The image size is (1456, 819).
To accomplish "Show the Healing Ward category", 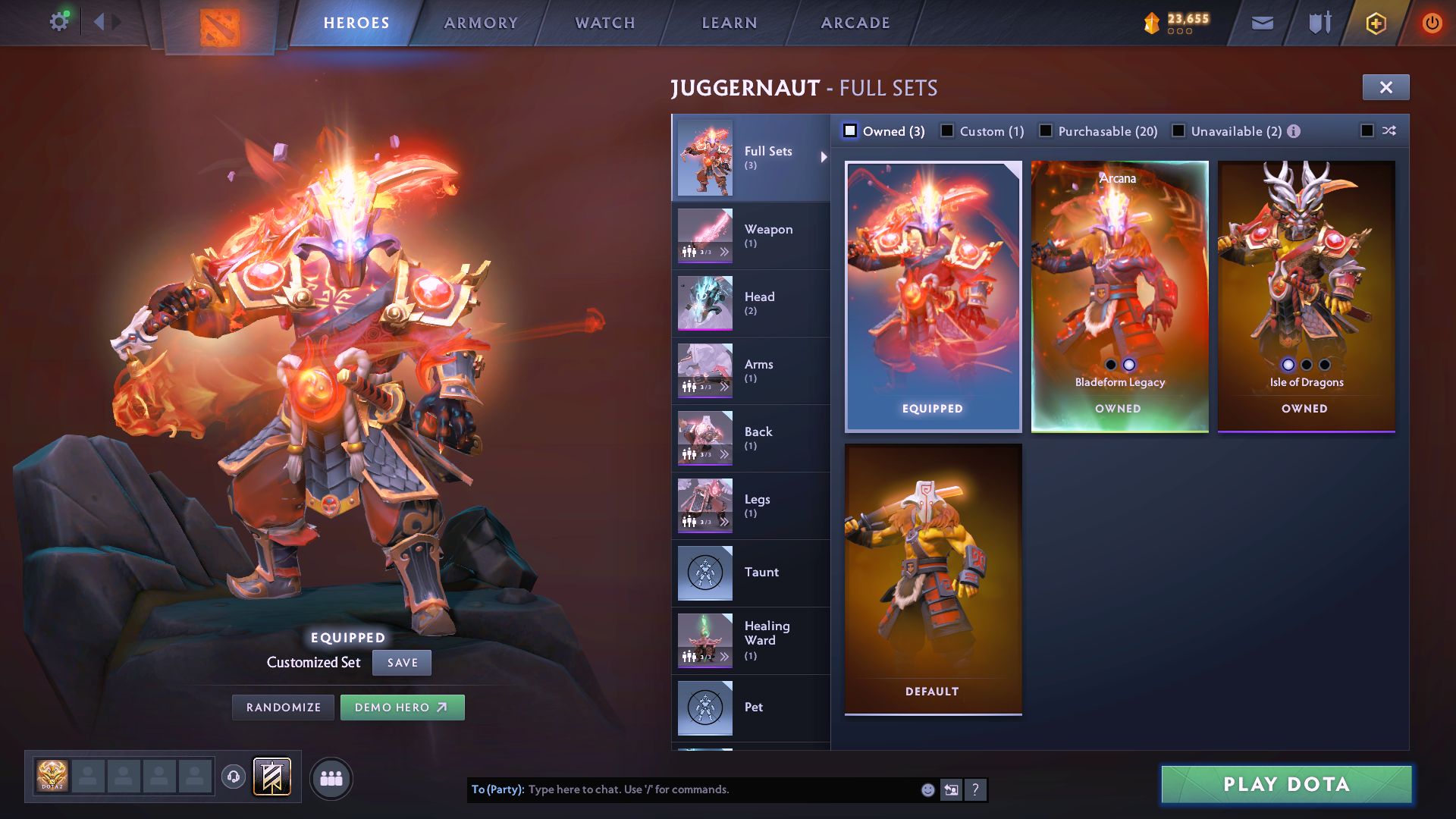I will 751,641.
